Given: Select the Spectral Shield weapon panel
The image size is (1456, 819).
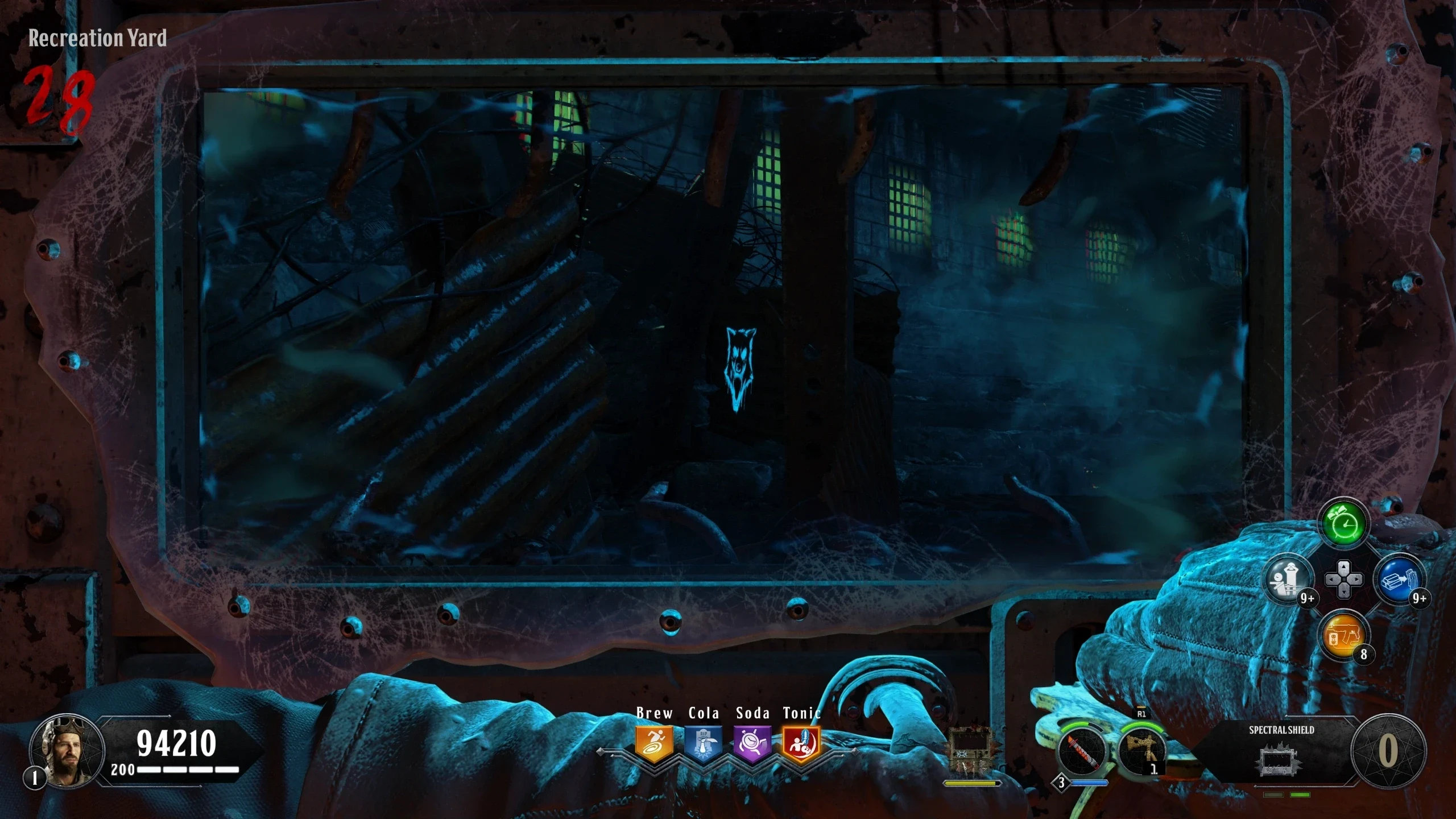Looking at the screenshot, I should coord(1281,751).
